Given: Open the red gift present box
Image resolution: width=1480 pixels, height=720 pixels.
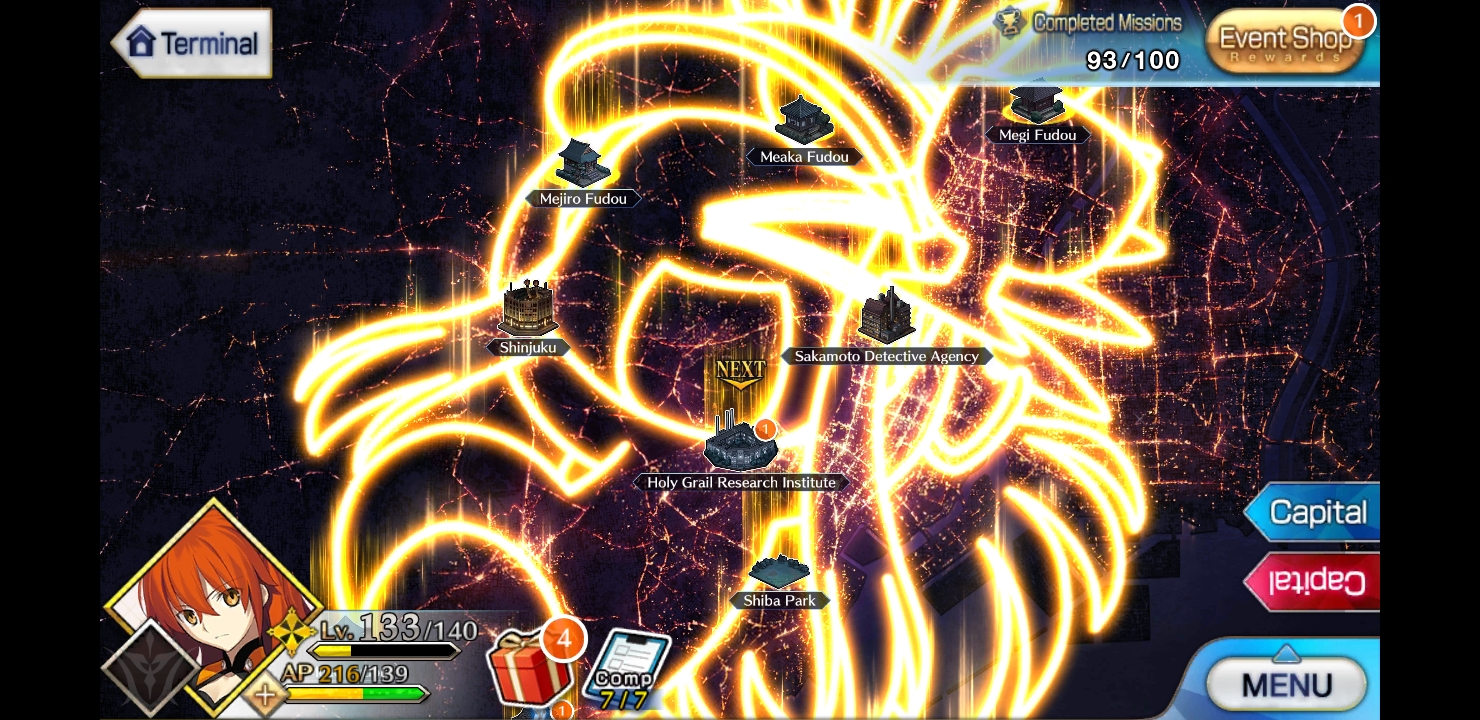Looking at the screenshot, I should point(527,668).
